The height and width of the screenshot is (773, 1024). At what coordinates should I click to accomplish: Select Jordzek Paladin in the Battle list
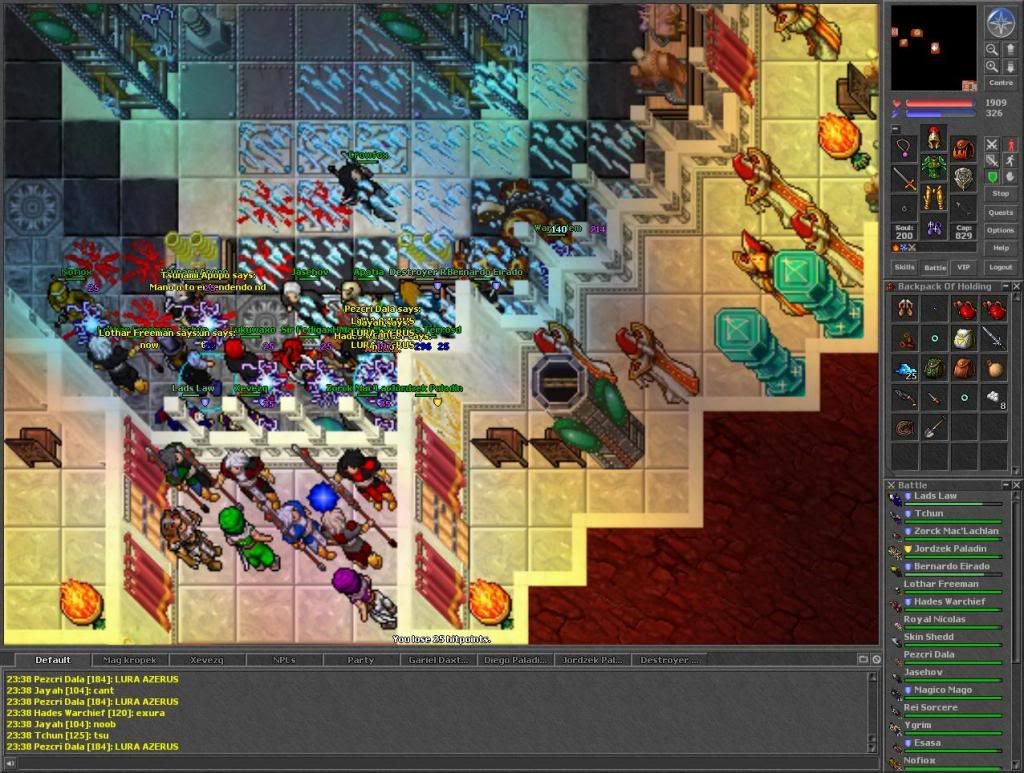[x=949, y=549]
